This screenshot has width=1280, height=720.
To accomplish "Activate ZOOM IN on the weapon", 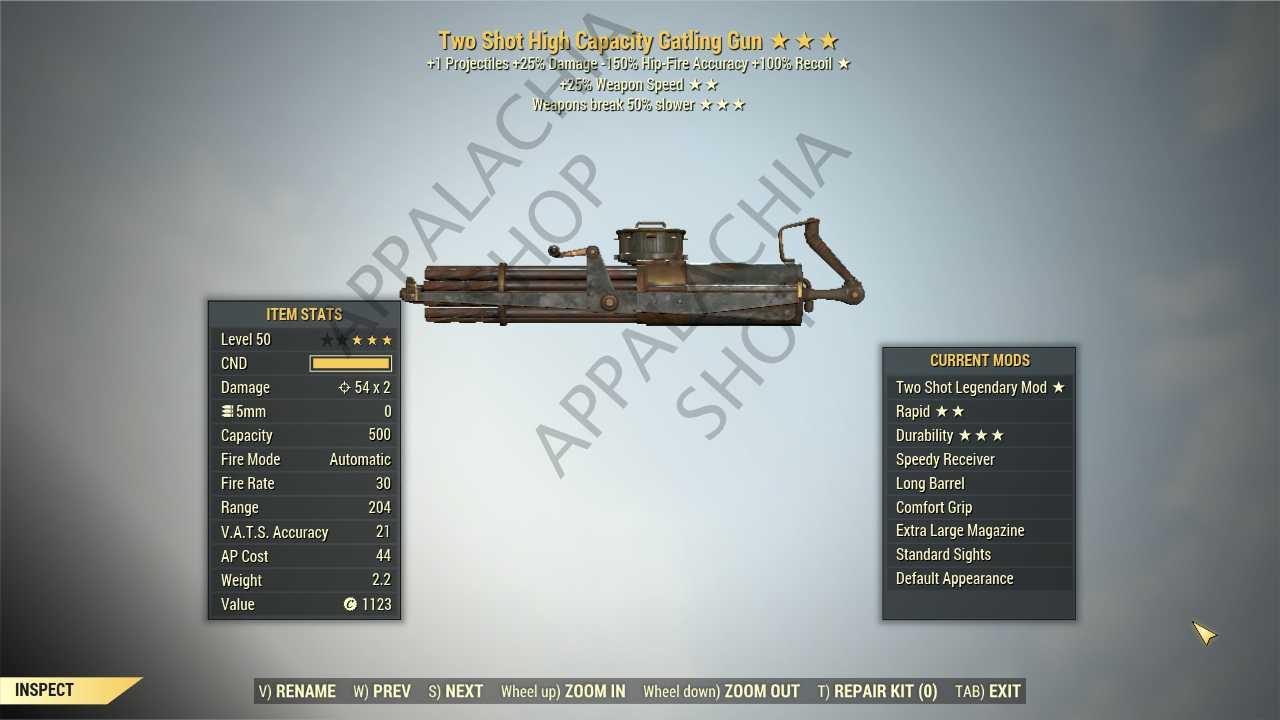I will [563, 691].
